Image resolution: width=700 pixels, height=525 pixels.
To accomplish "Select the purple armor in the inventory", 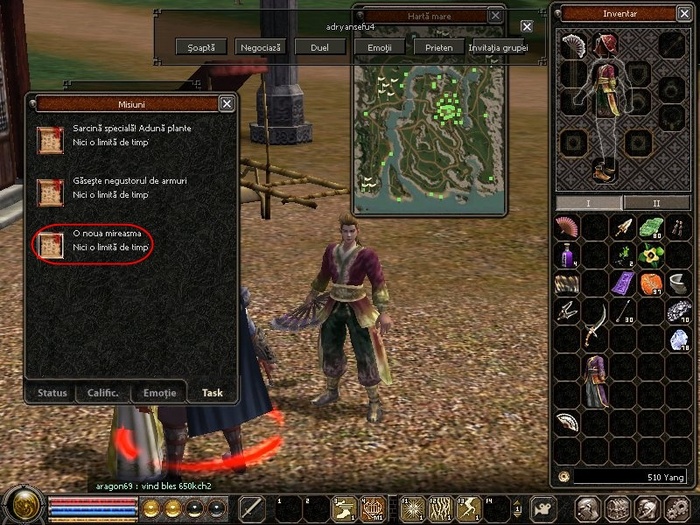I will point(597,380).
